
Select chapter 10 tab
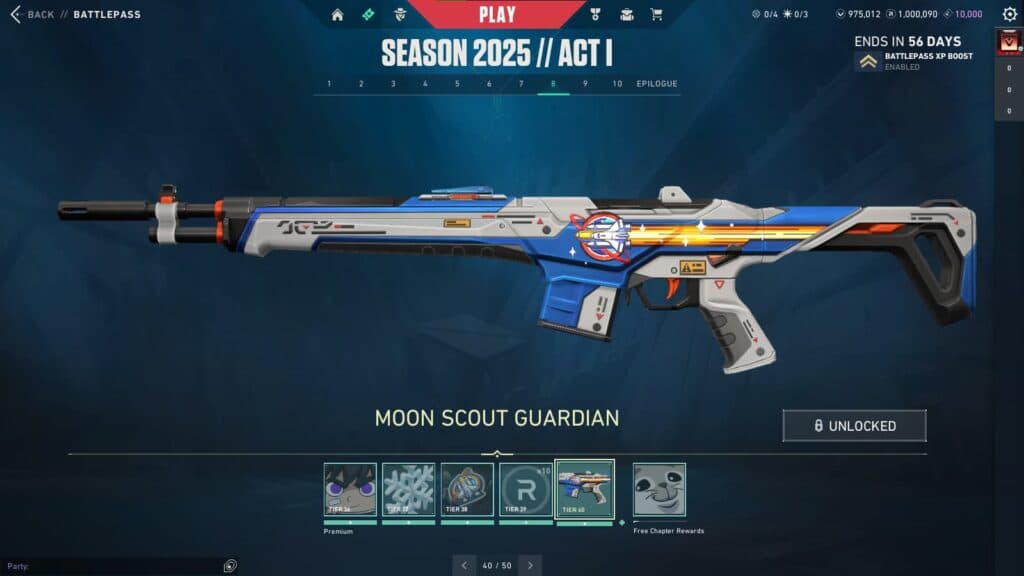pos(617,84)
